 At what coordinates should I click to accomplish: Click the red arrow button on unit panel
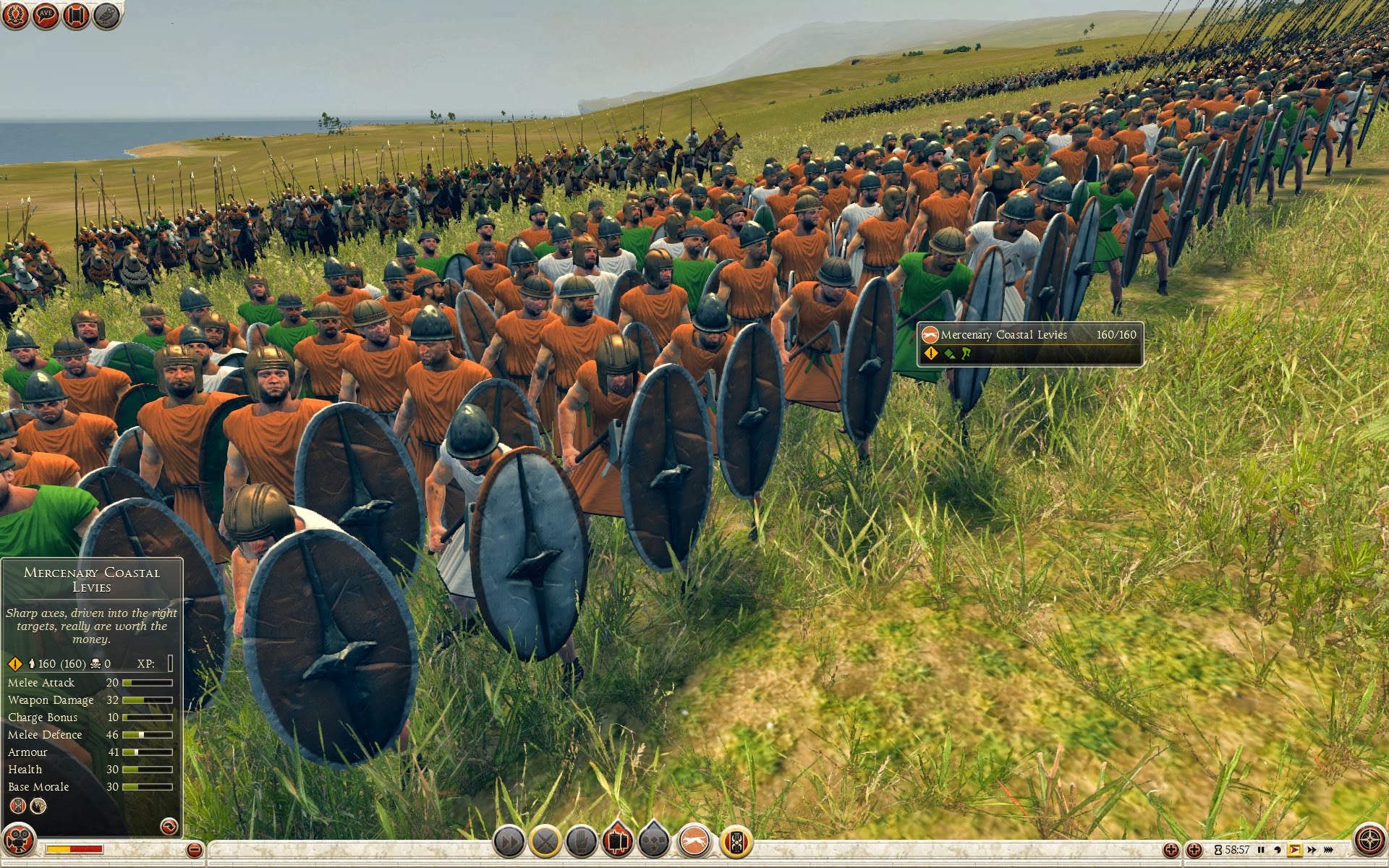[169, 826]
